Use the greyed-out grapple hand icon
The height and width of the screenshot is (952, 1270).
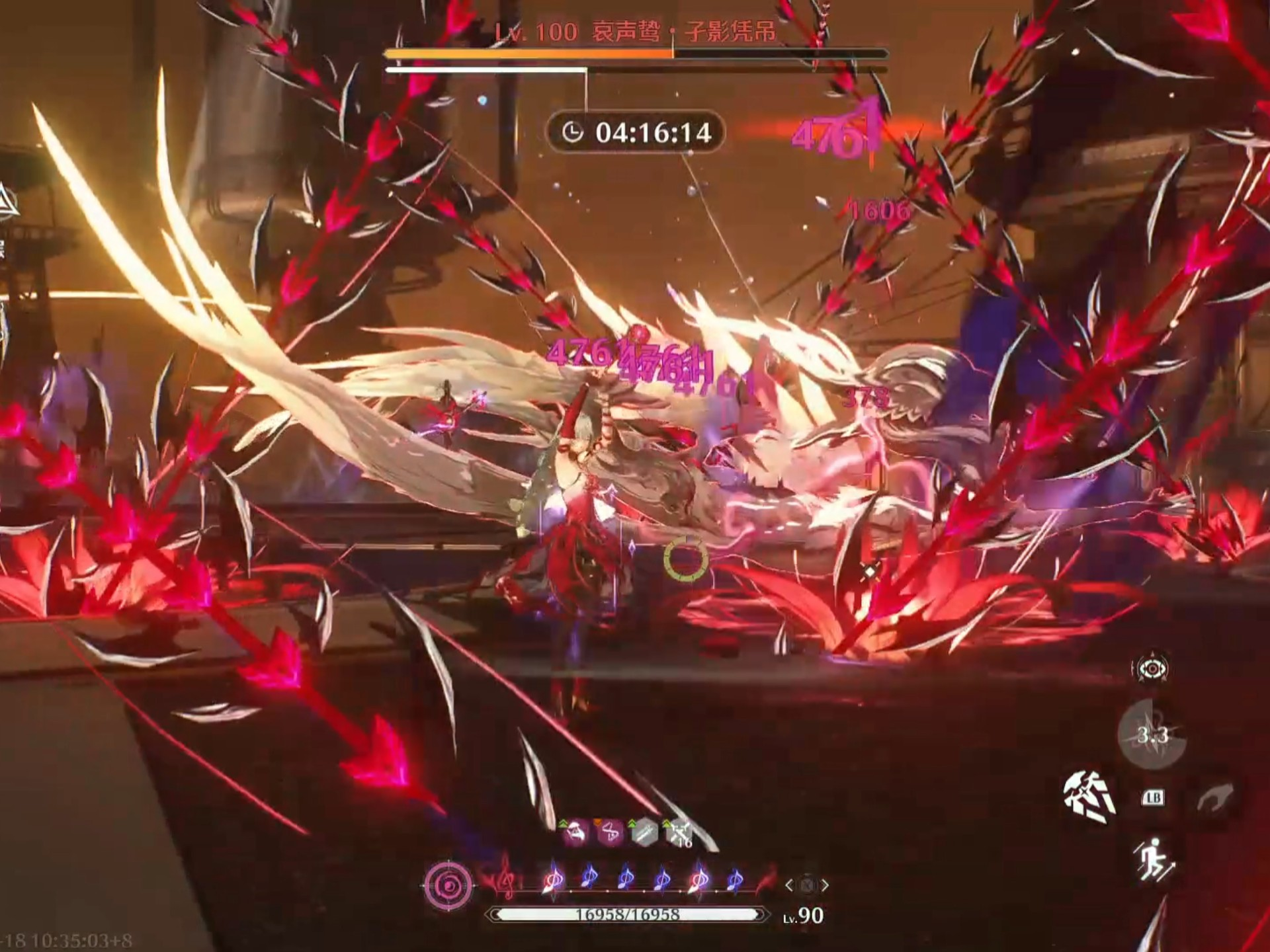[1214, 797]
